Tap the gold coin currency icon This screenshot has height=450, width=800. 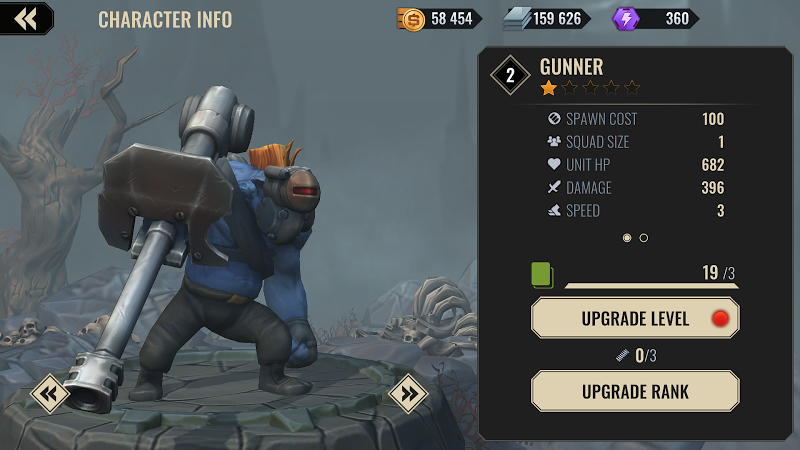click(411, 18)
